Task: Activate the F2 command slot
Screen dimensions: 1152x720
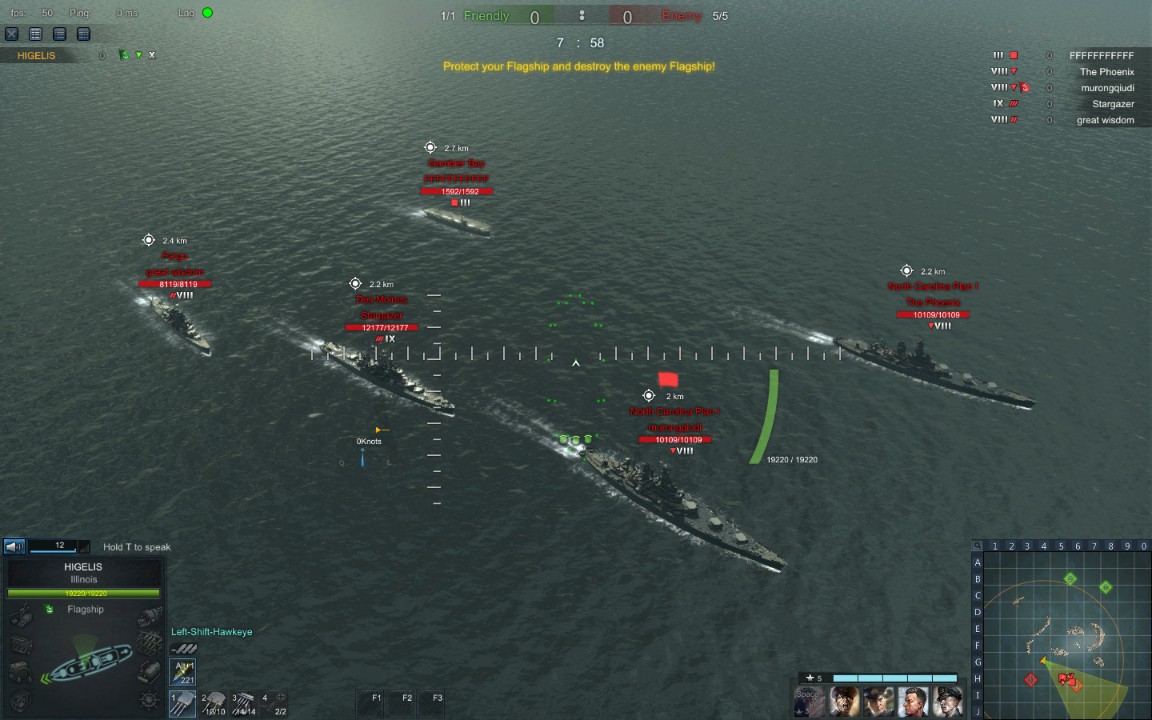Action: (407, 698)
